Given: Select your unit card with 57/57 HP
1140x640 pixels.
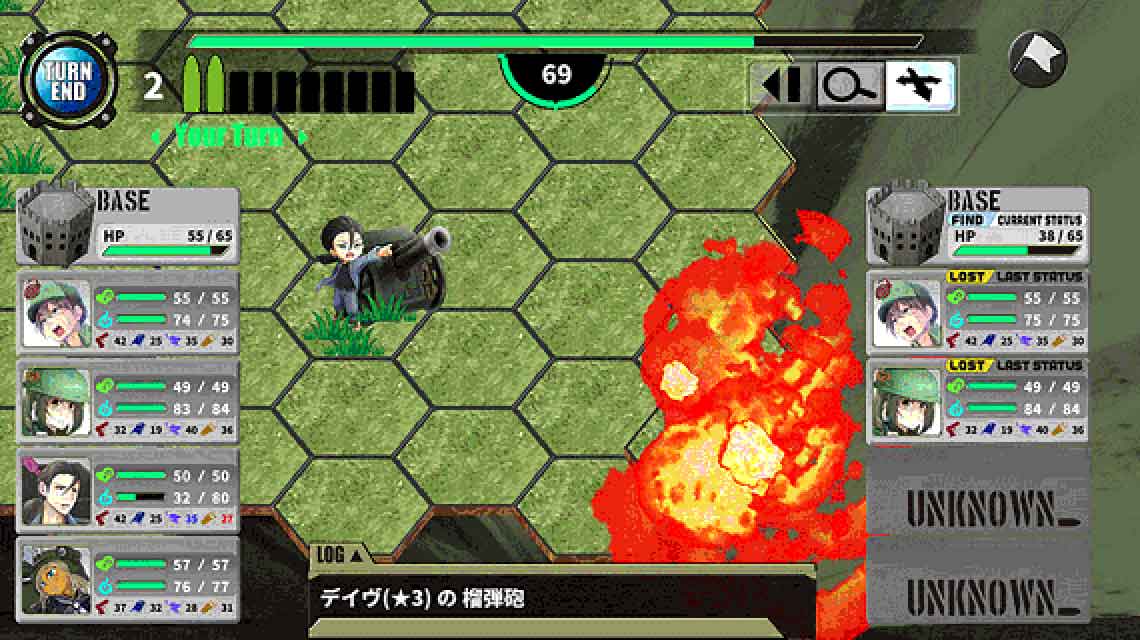Looking at the screenshot, I should coord(128,579).
